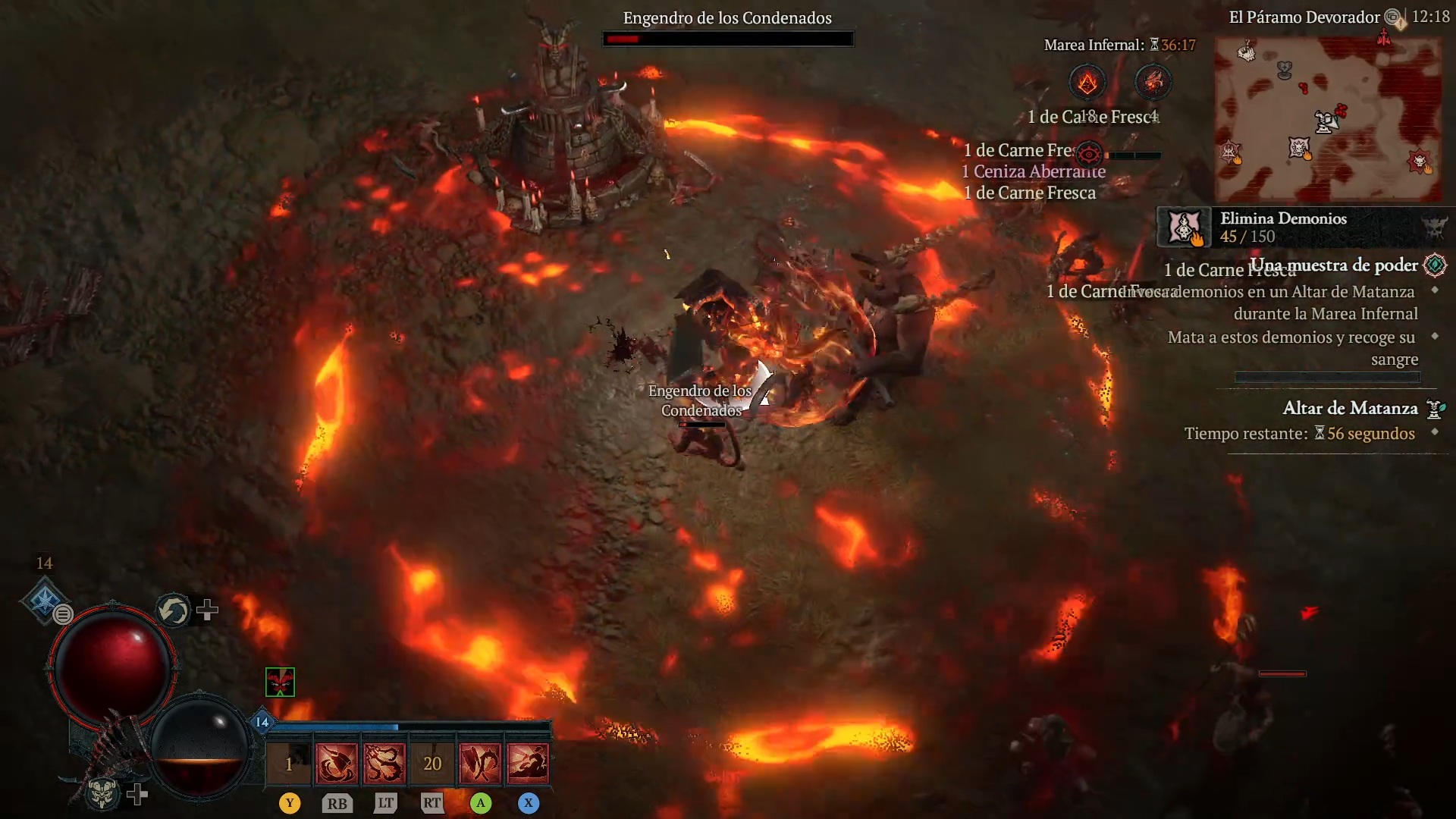Image resolution: width=1456 pixels, height=819 pixels.
Task: Open the minimap of El Páramo Devorador
Action: click(x=1327, y=118)
